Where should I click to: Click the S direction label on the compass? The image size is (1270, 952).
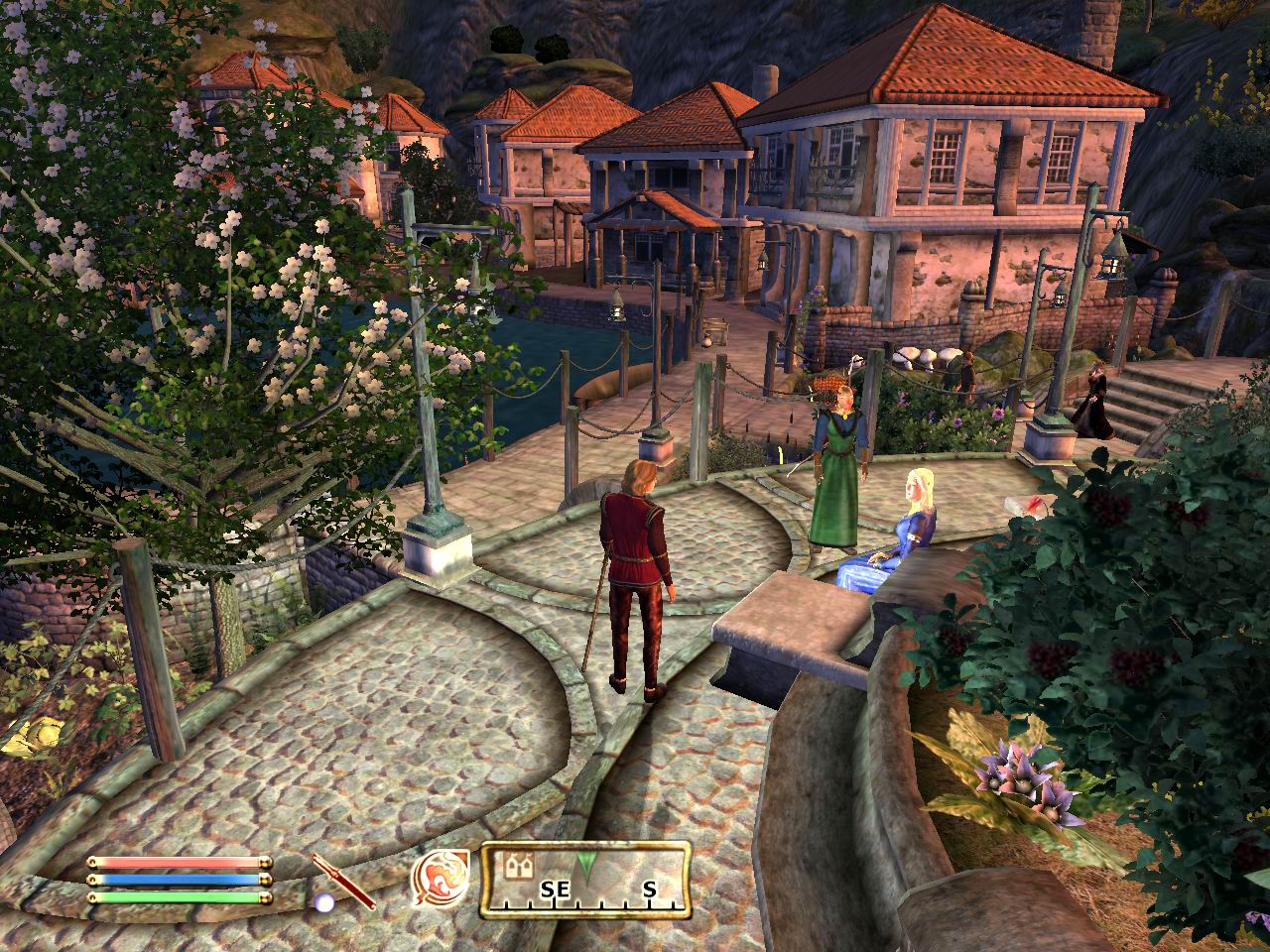point(650,892)
